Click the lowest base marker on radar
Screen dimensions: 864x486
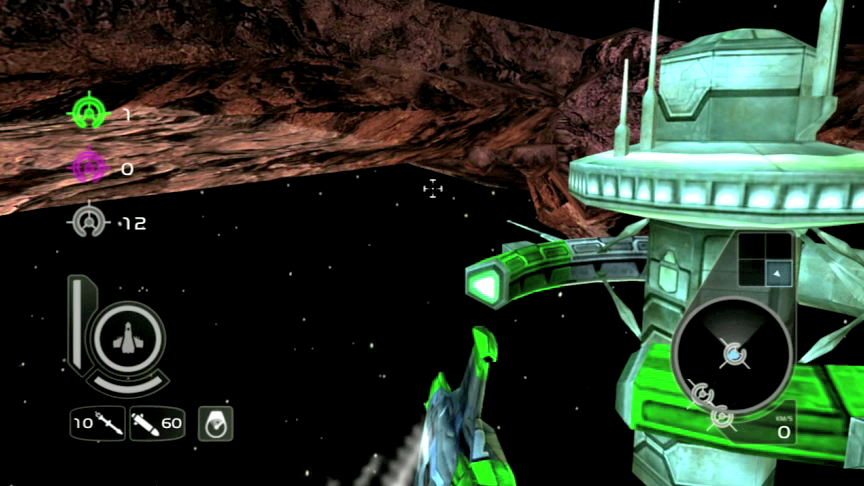click(721, 416)
